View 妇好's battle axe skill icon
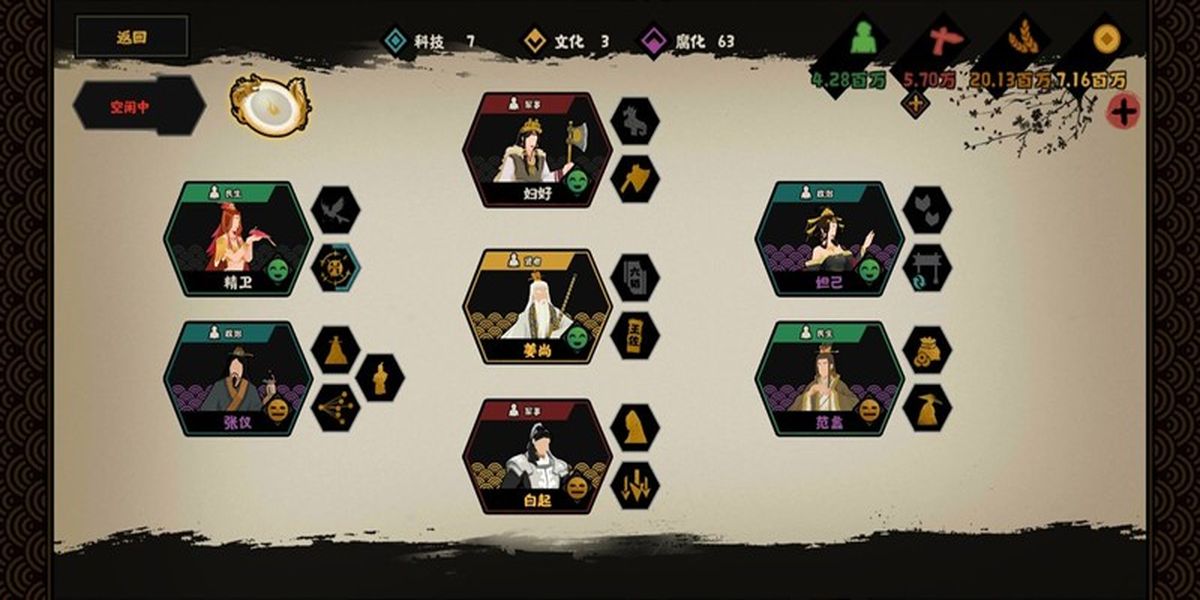1200x600 pixels. click(634, 179)
